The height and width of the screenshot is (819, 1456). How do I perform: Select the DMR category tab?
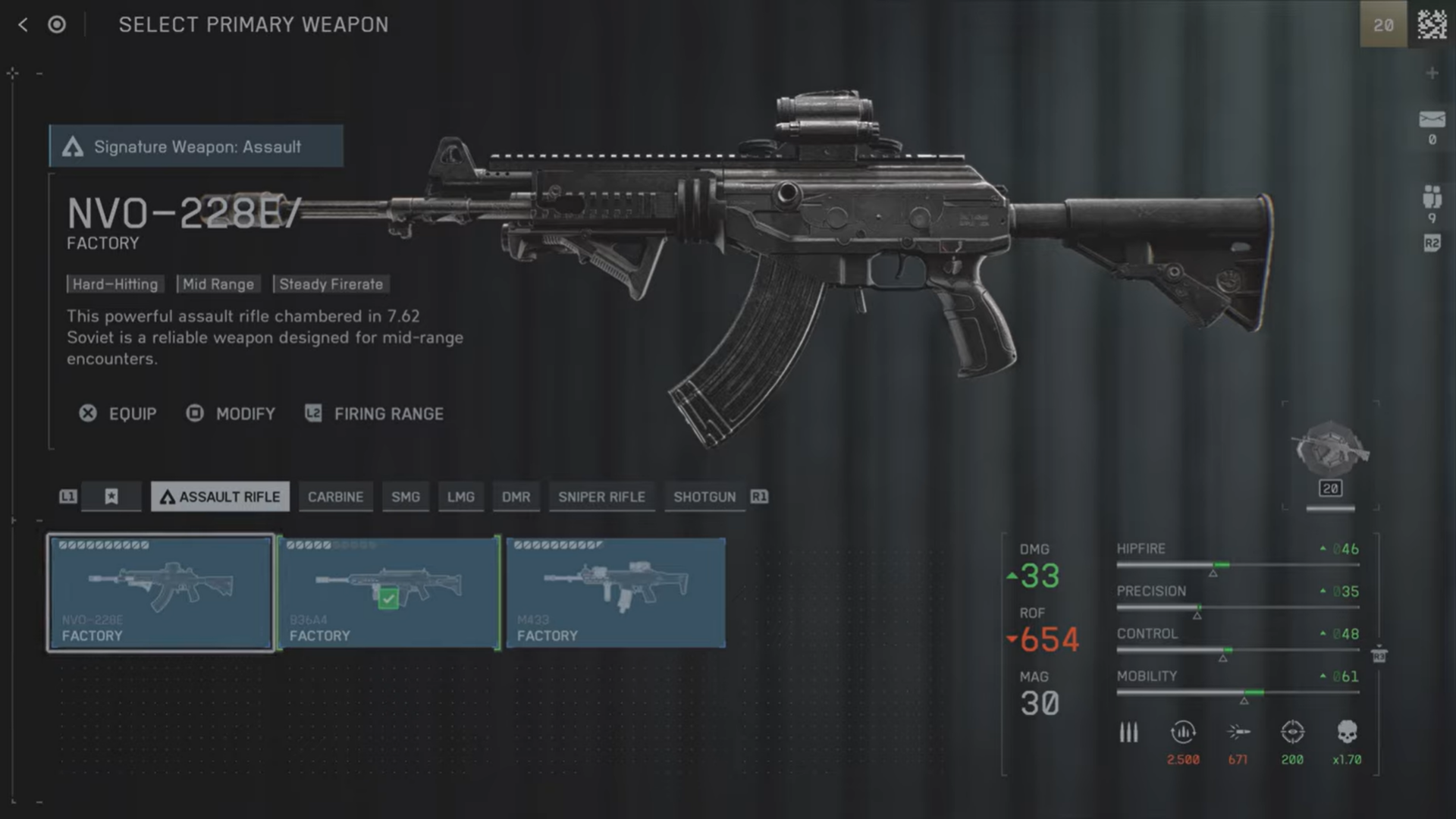pyautogui.click(x=516, y=497)
